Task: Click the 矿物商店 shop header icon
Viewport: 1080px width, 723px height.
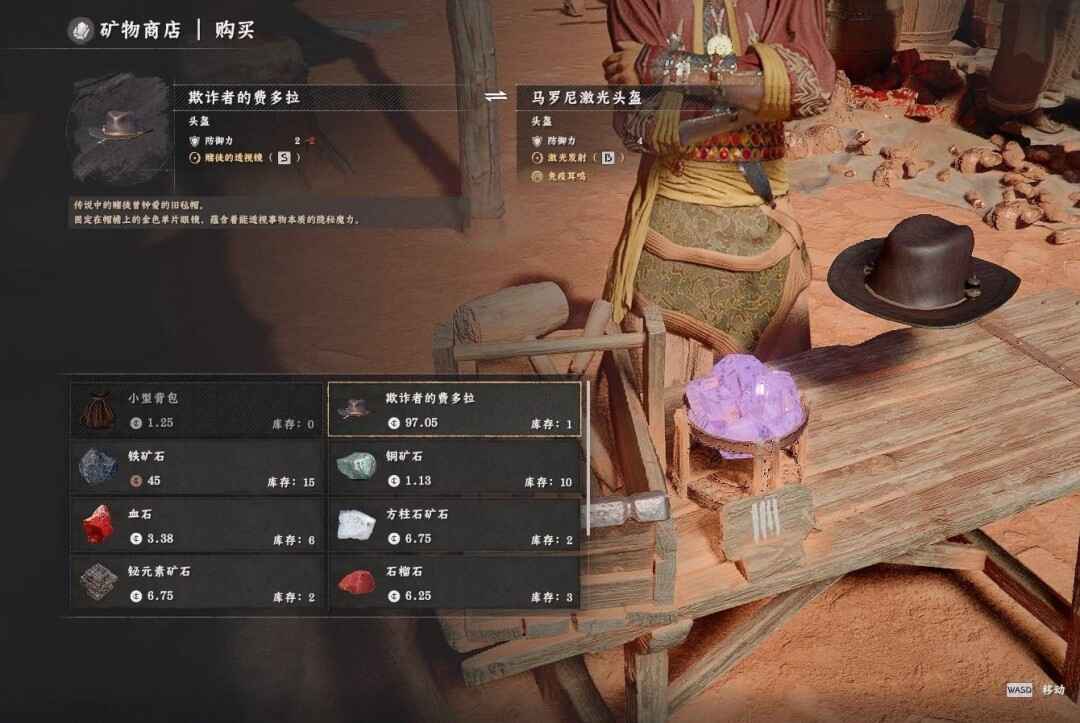Action: click(80, 30)
